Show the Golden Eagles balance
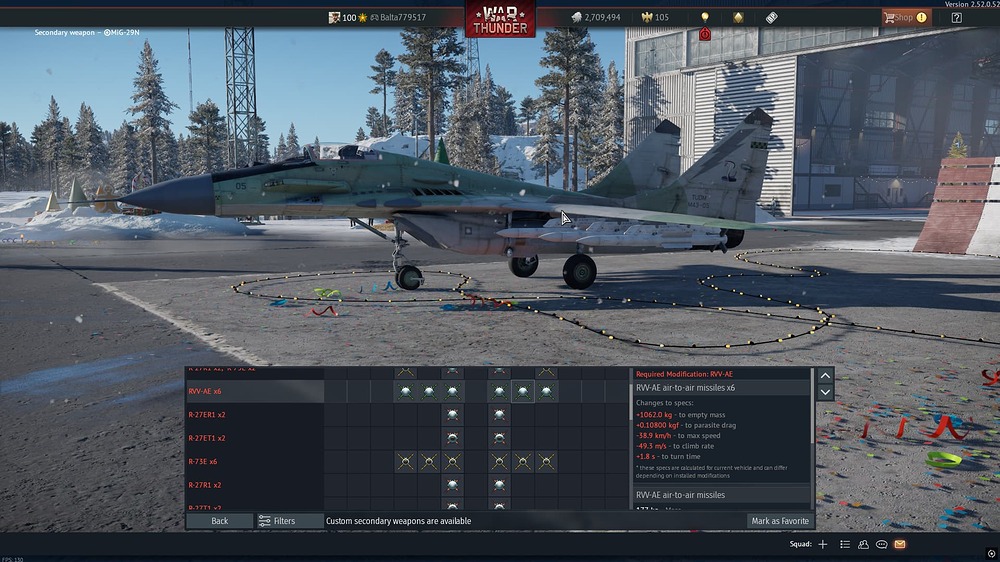 tap(655, 18)
